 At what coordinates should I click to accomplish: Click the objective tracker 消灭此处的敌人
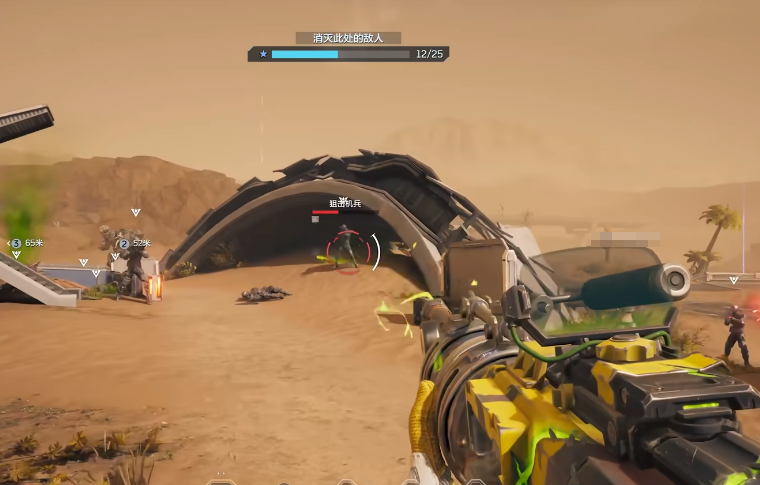pyautogui.click(x=348, y=38)
